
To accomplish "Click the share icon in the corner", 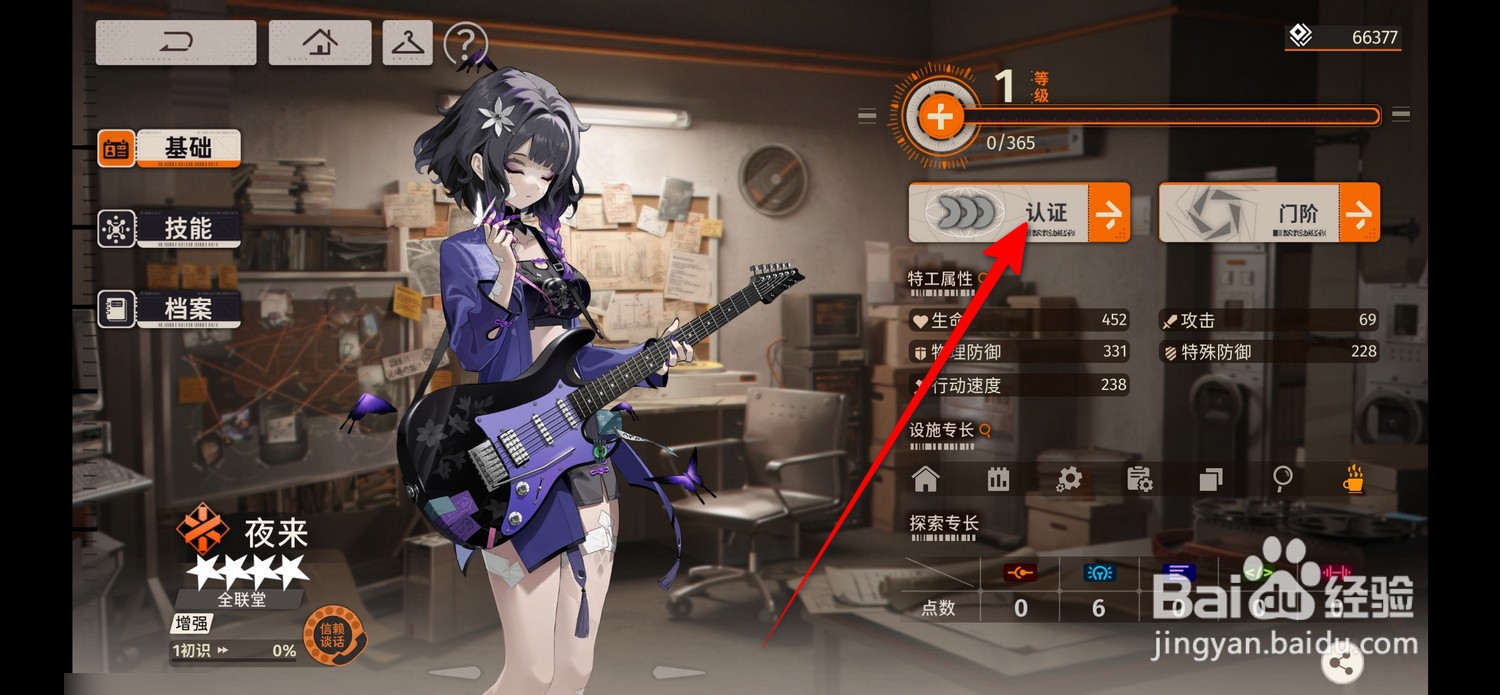I will click(x=1342, y=661).
